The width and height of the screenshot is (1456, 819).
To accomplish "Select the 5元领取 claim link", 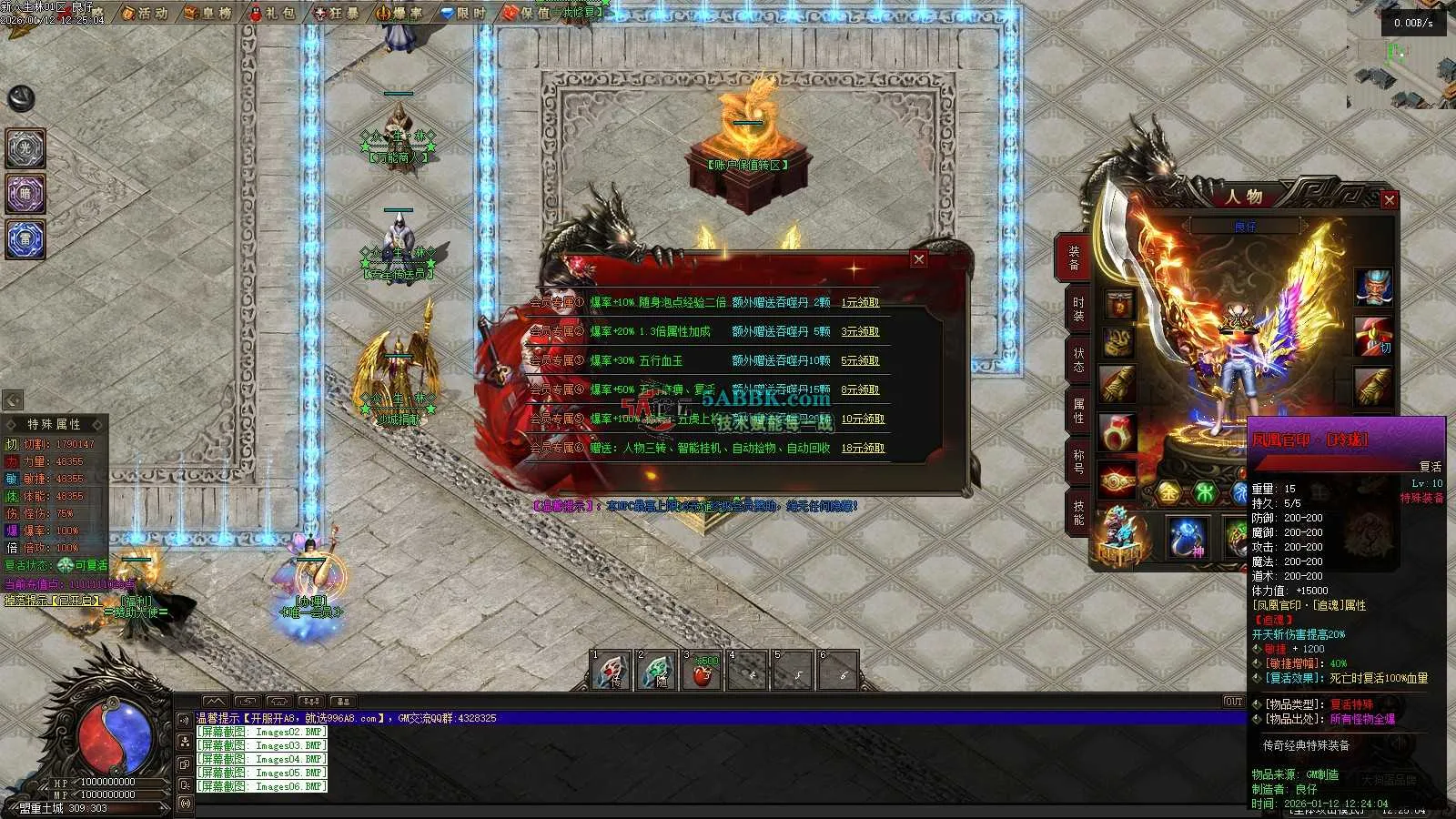I will click(x=860, y=360).
